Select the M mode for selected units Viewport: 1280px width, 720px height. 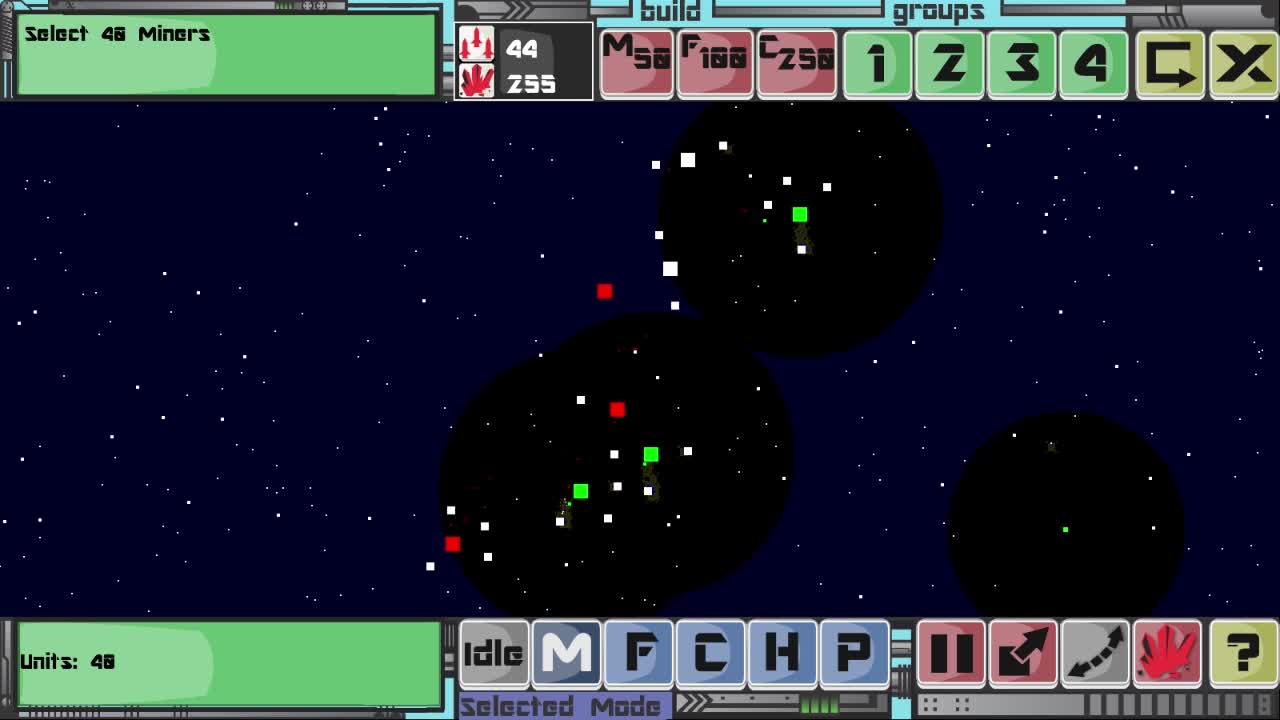[x=566, y=655]
